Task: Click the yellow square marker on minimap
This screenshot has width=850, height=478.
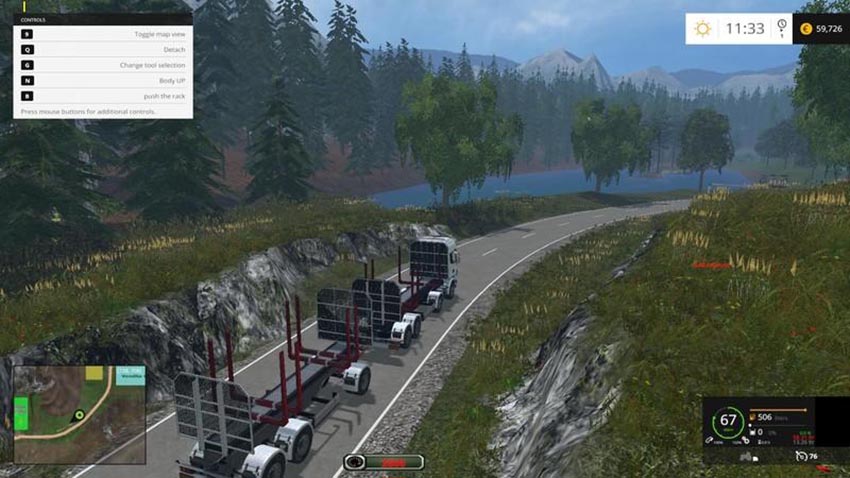Action: [x=94, y=373]
